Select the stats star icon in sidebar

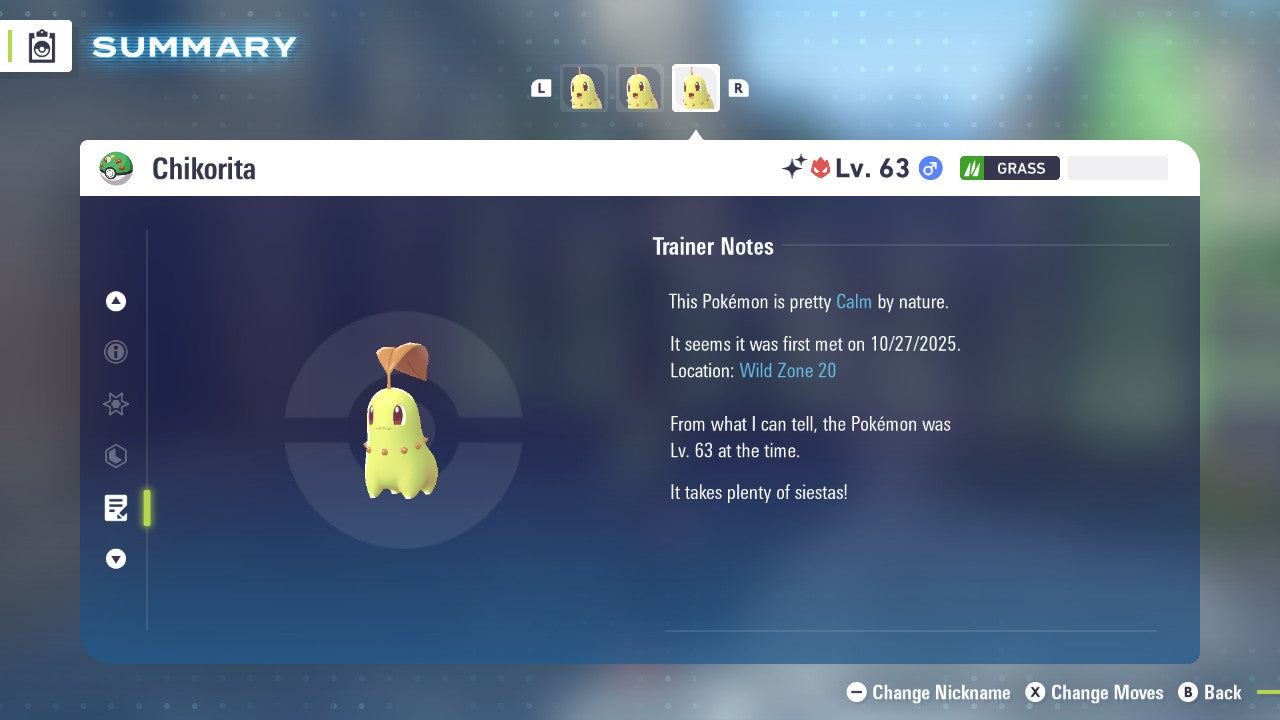pos(116,404)
